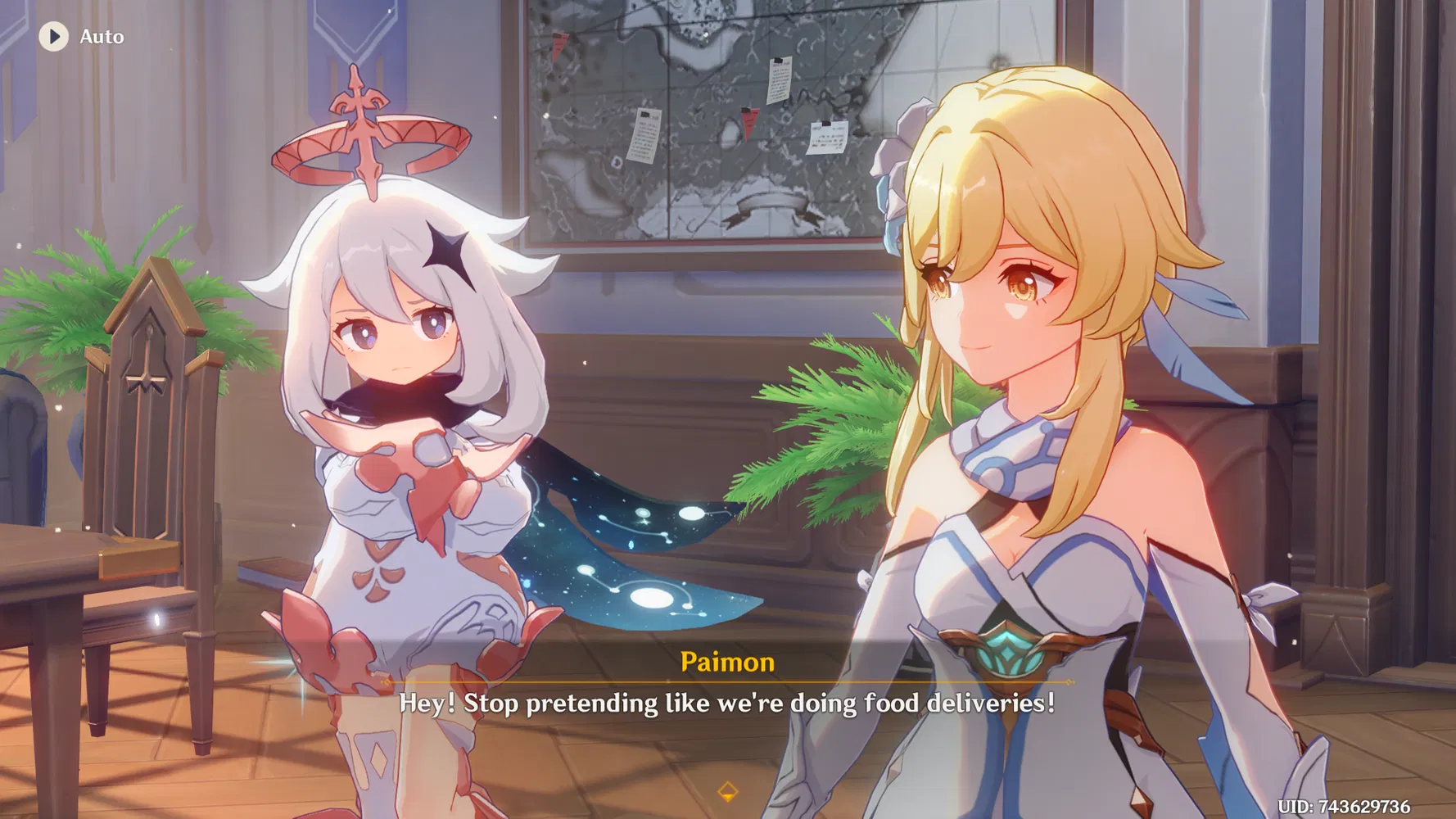Click the play triangle inside the Auto button
The height and width of the screenshot is (819, 1456).
coord(54,36)
